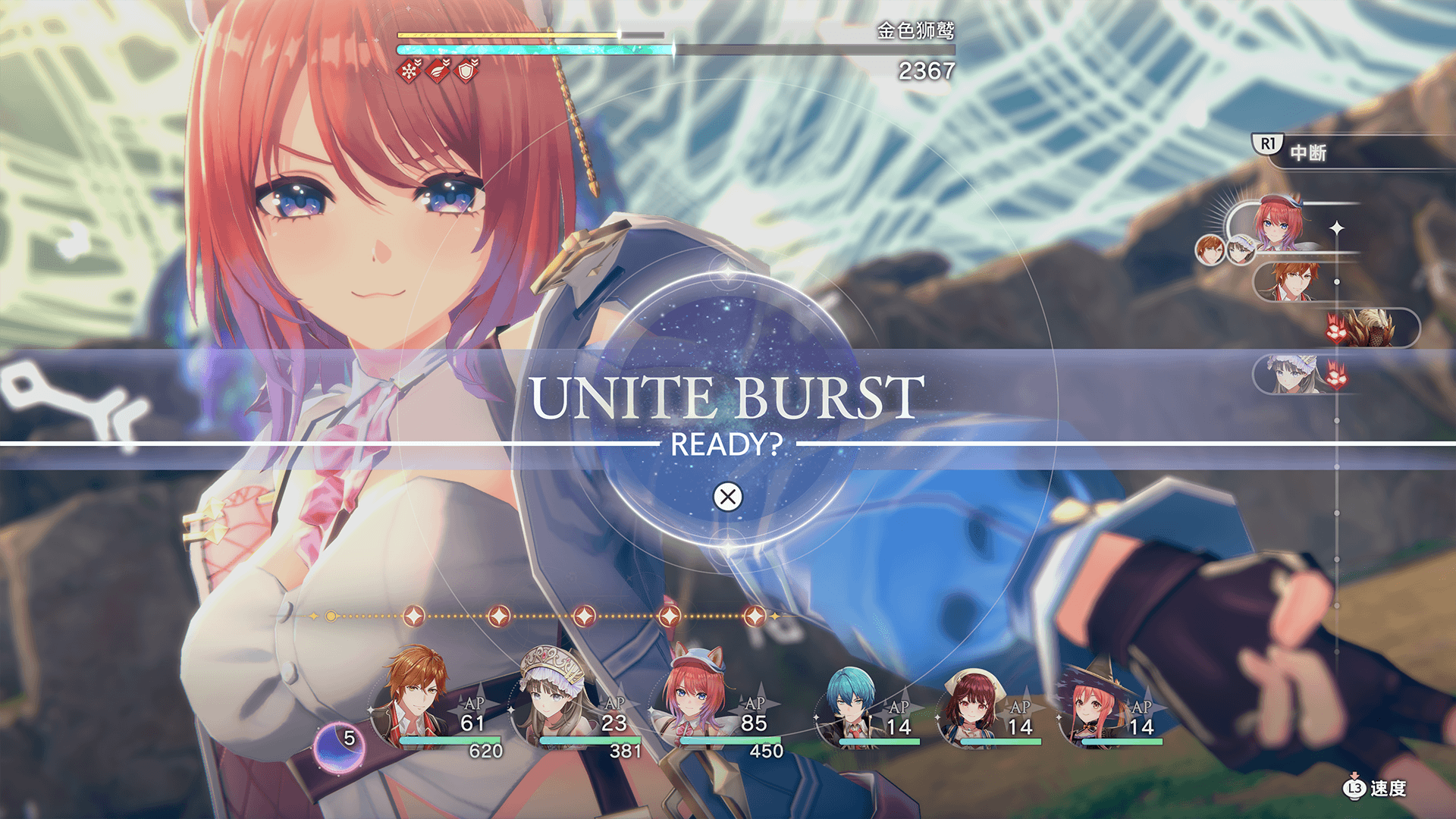Select the brown-haired man's turn order entry
The width and height of the screenshot is (1456, 819).
tap(1294, 281)
